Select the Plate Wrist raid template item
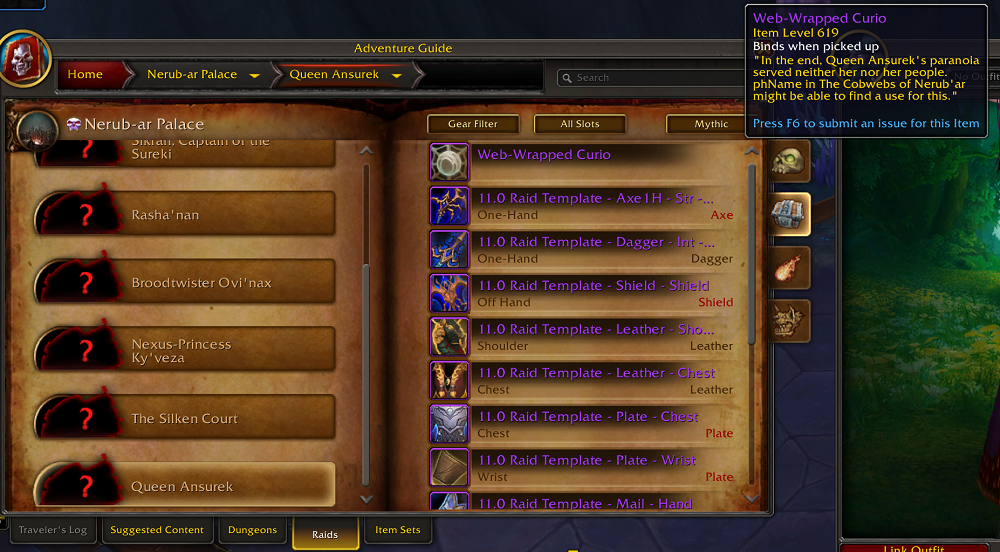Viewport: 1000px width, 552px height. 585,468
